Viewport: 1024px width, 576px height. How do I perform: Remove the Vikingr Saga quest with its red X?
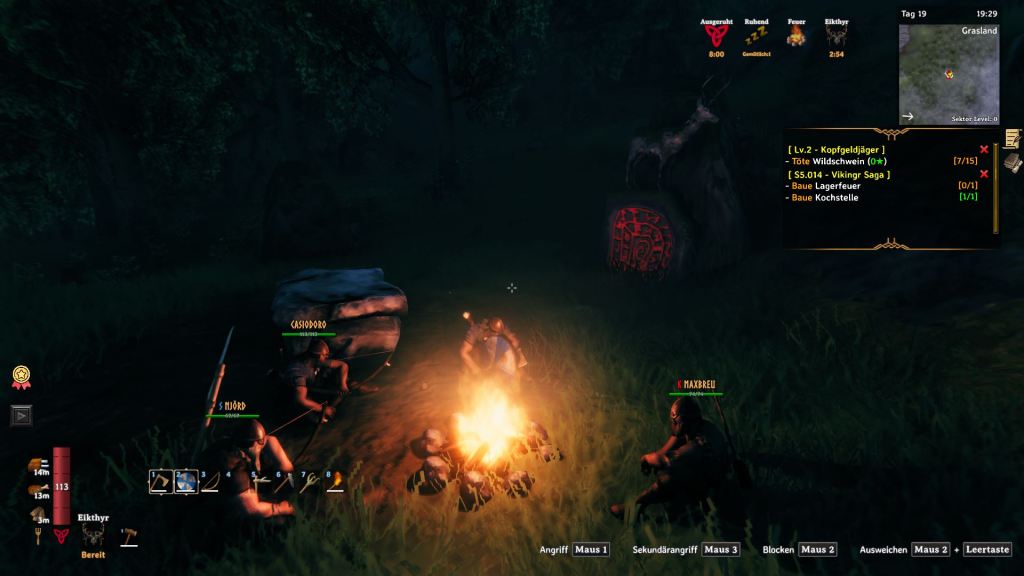click(x=984, y=174)
